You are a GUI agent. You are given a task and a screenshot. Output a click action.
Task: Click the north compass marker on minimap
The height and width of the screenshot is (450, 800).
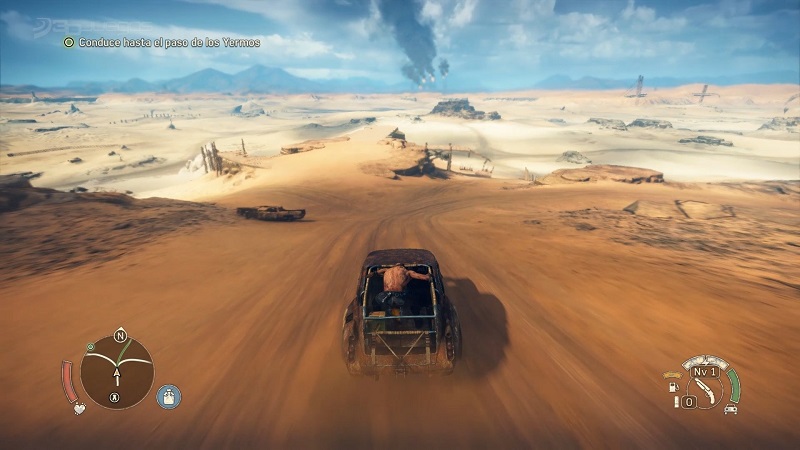pyautogui.click(x=120, y=334)
